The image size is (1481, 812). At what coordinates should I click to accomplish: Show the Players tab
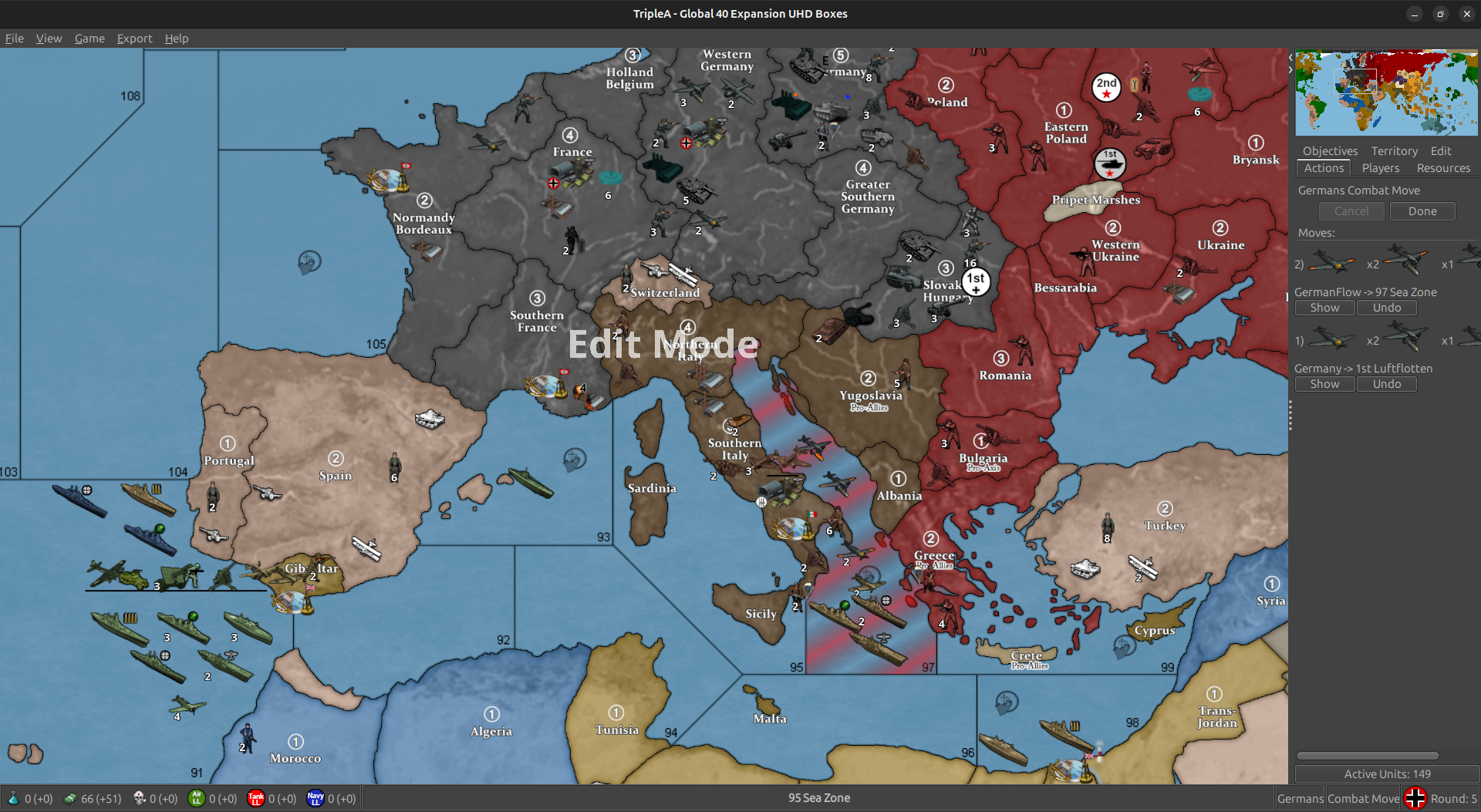[1380, 168]
